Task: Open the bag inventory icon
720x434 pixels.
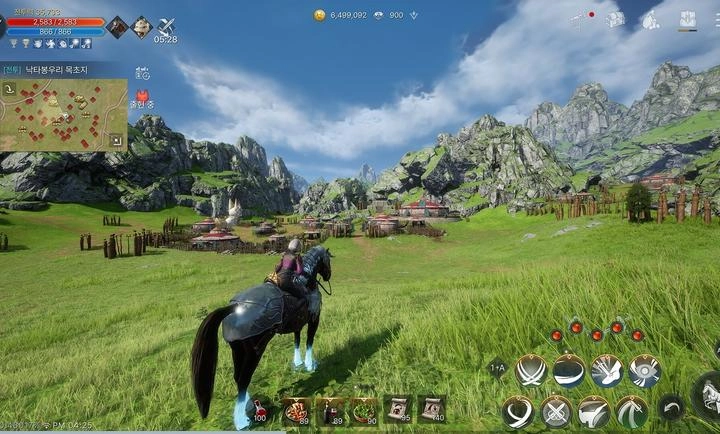Action: point(651,19)
